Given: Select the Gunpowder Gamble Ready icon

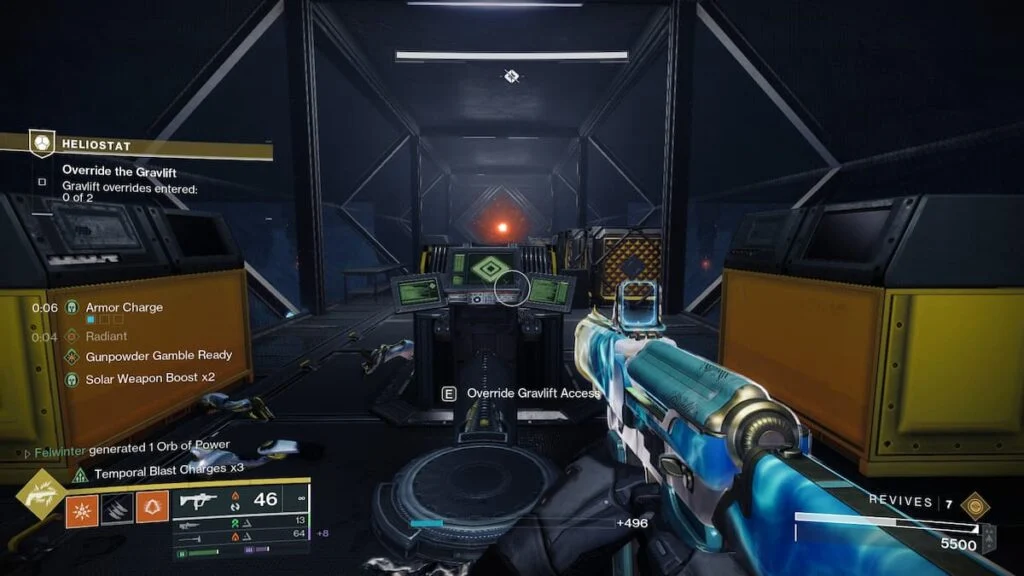Looking at the screenshot, I should point(72,355).
